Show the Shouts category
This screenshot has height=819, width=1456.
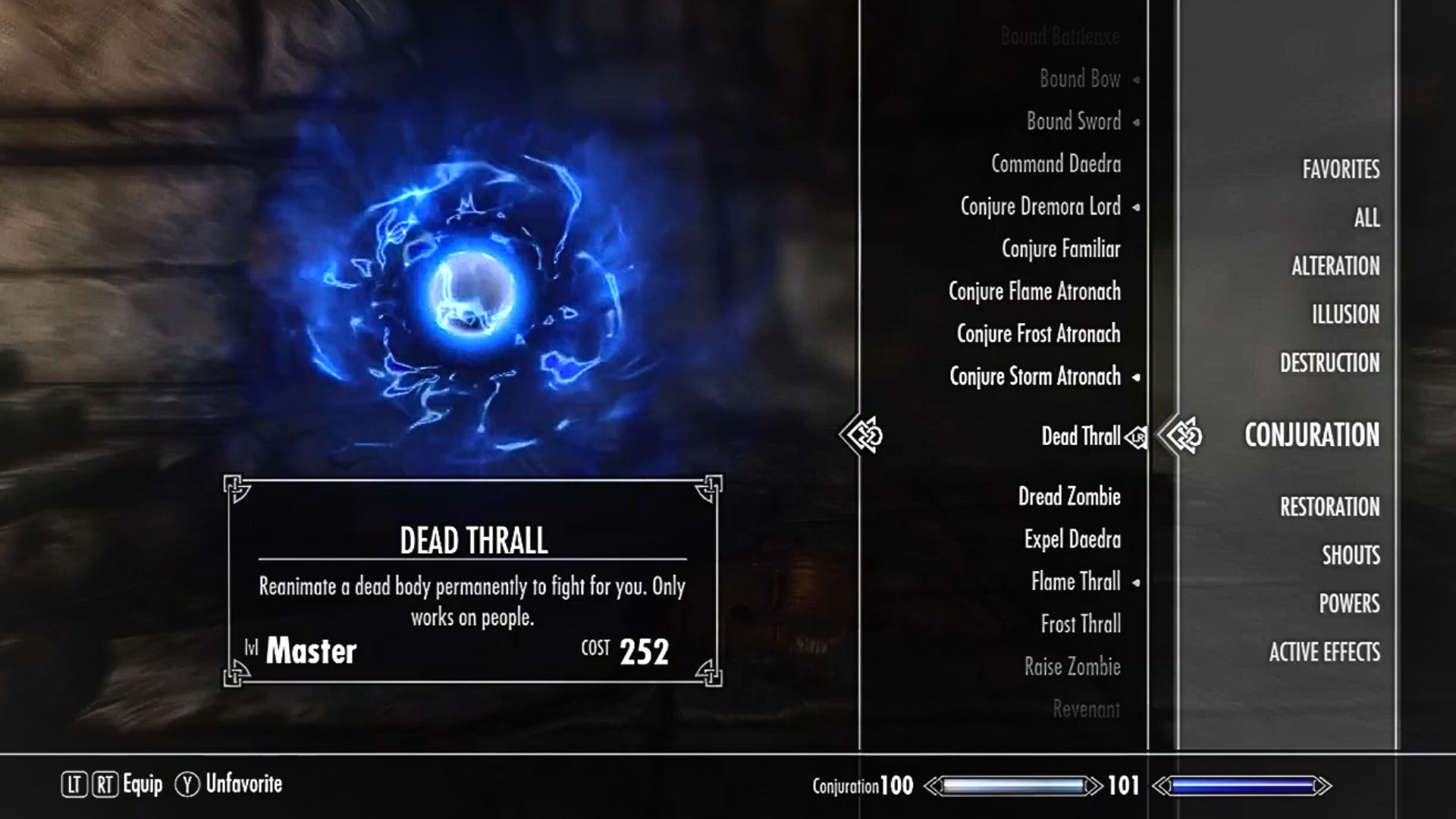[1351, 555]
